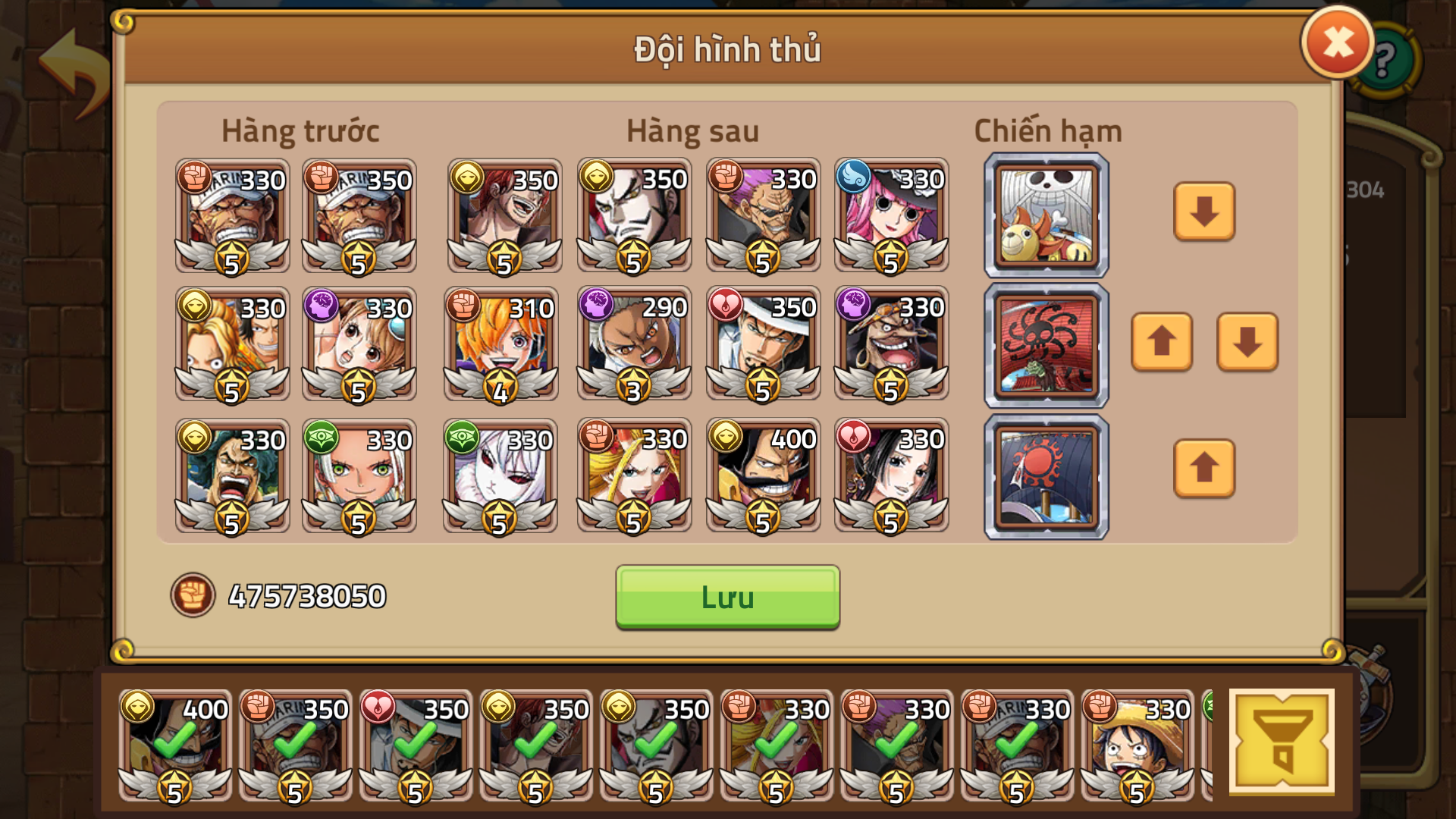Select Garp's 330-power portrait in Hàng trước
This screenshot has height=819, width=1456.
231,218
